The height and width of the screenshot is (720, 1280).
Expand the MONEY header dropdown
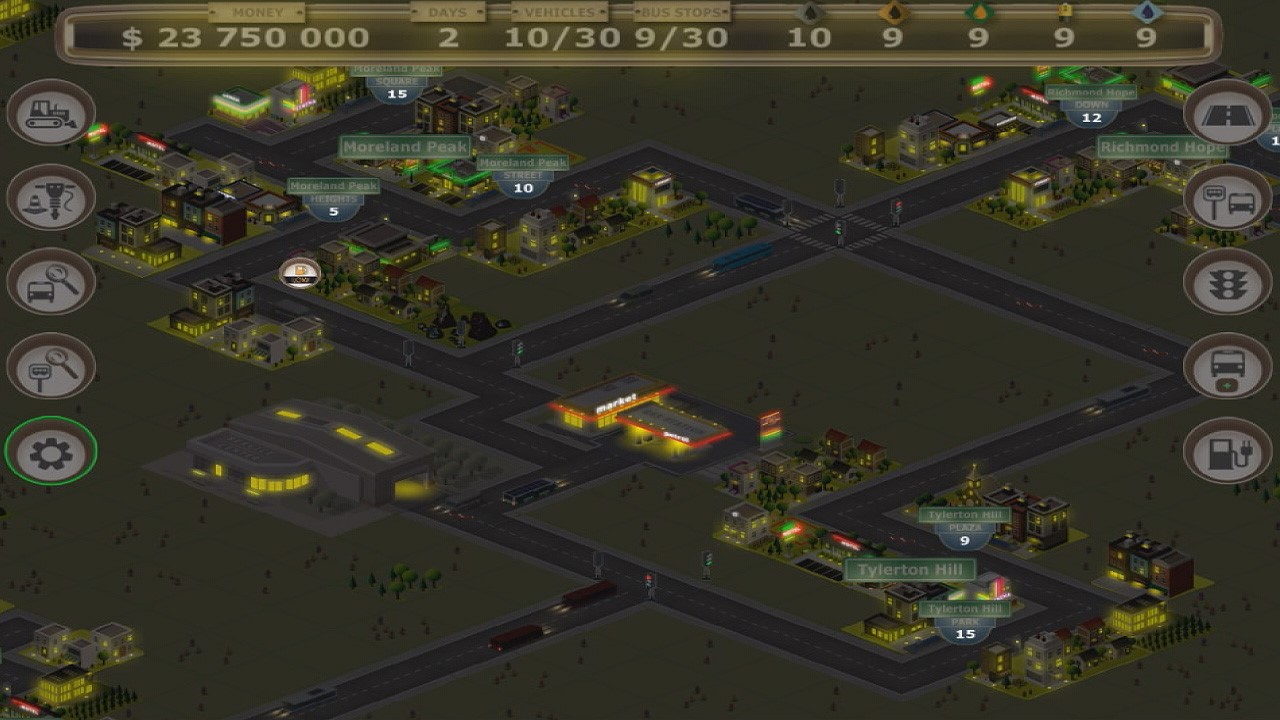pyautogui.click(x=257, y=13)
